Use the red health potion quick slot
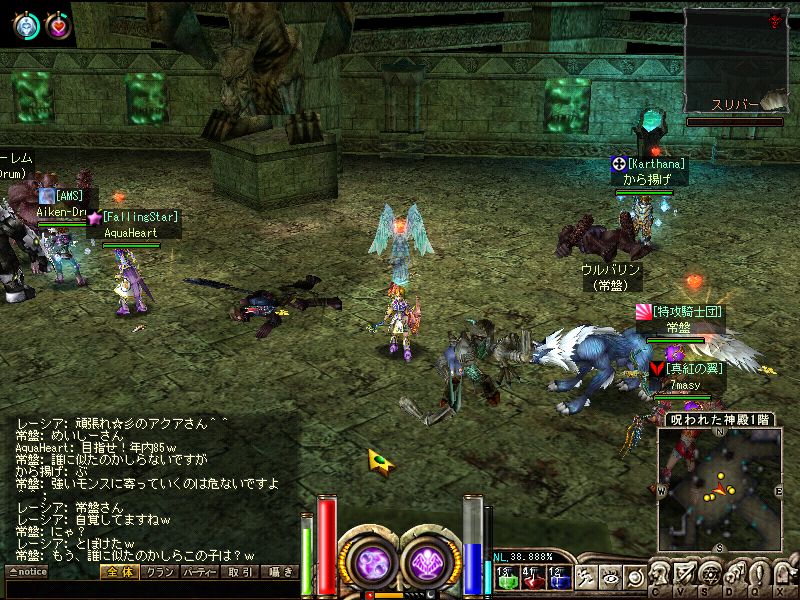Image resolution: width=800 pixels, height=600 pixels. (531, 578)
